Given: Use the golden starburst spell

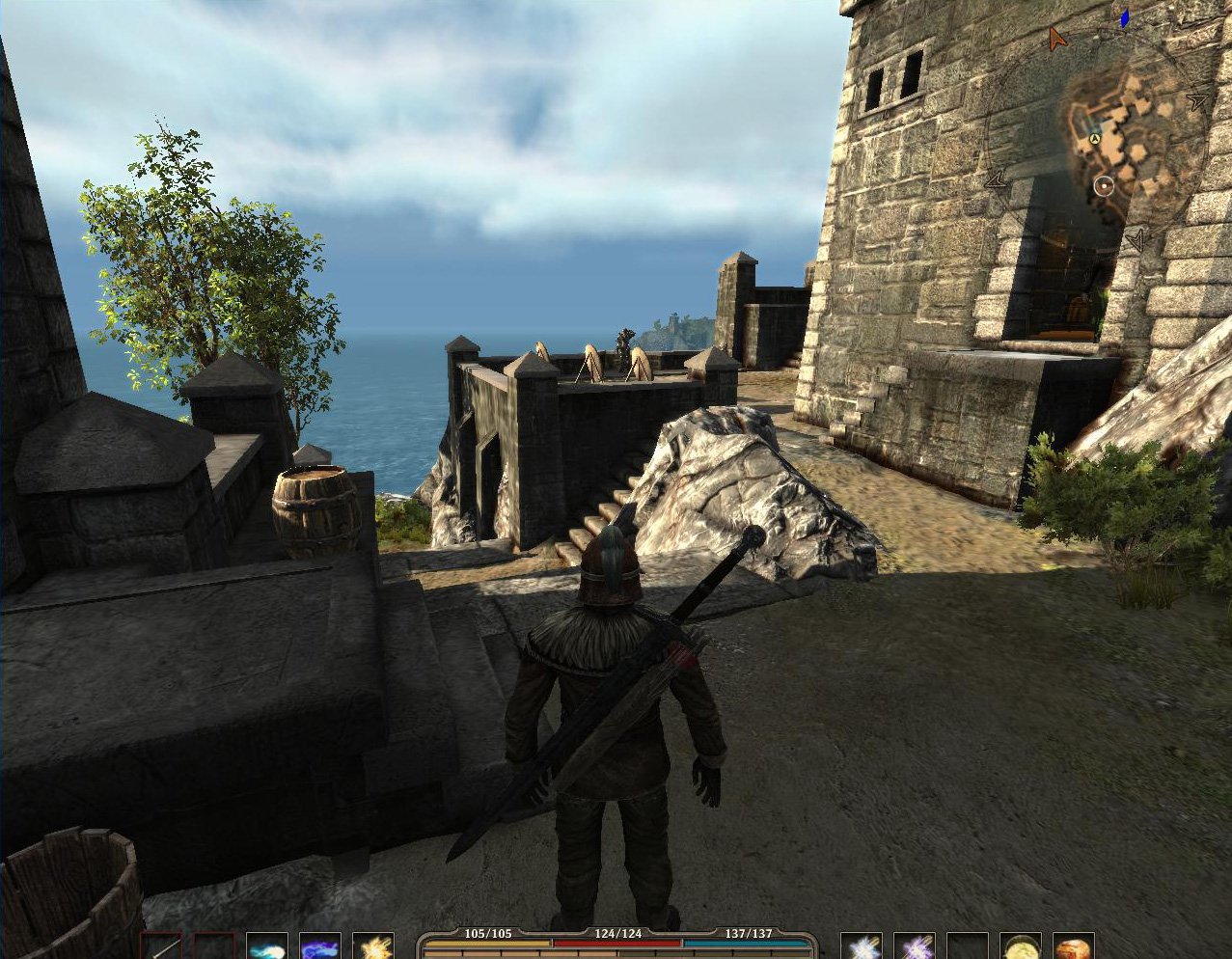Looking at the screenshot, I should point(372,947).
